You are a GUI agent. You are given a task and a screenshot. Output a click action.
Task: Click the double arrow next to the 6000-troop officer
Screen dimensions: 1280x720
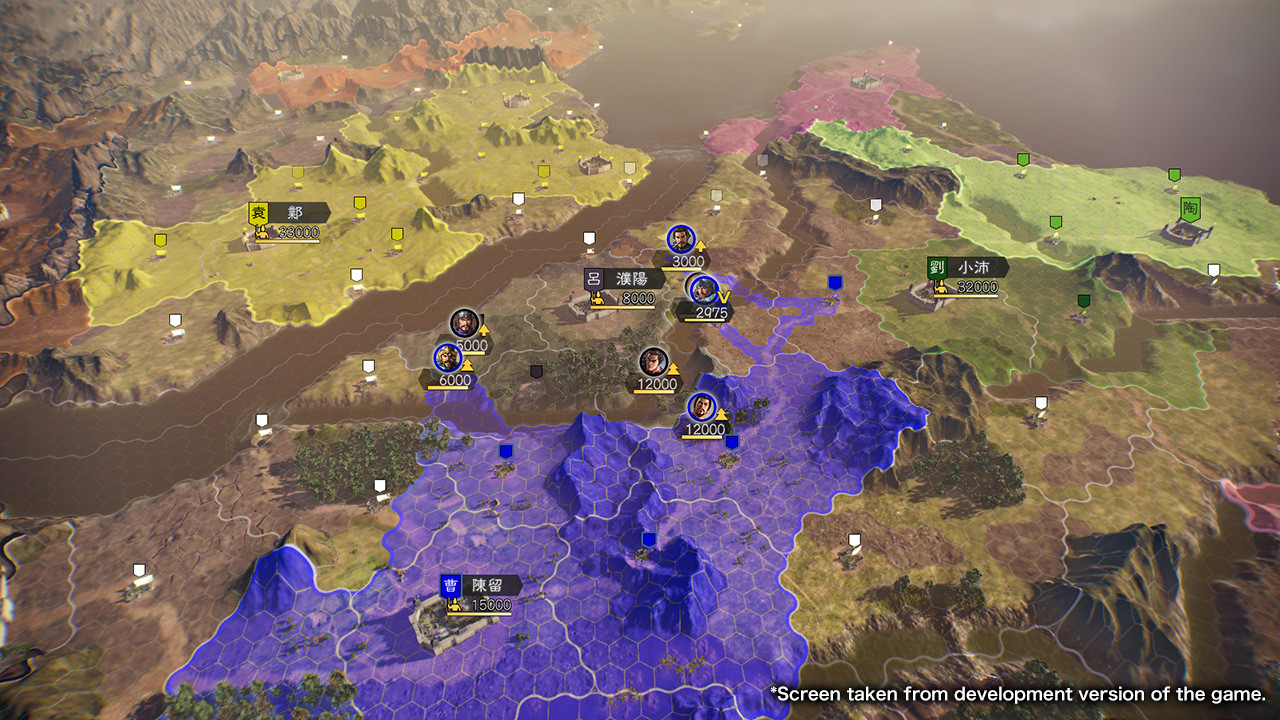pos(467,364)
